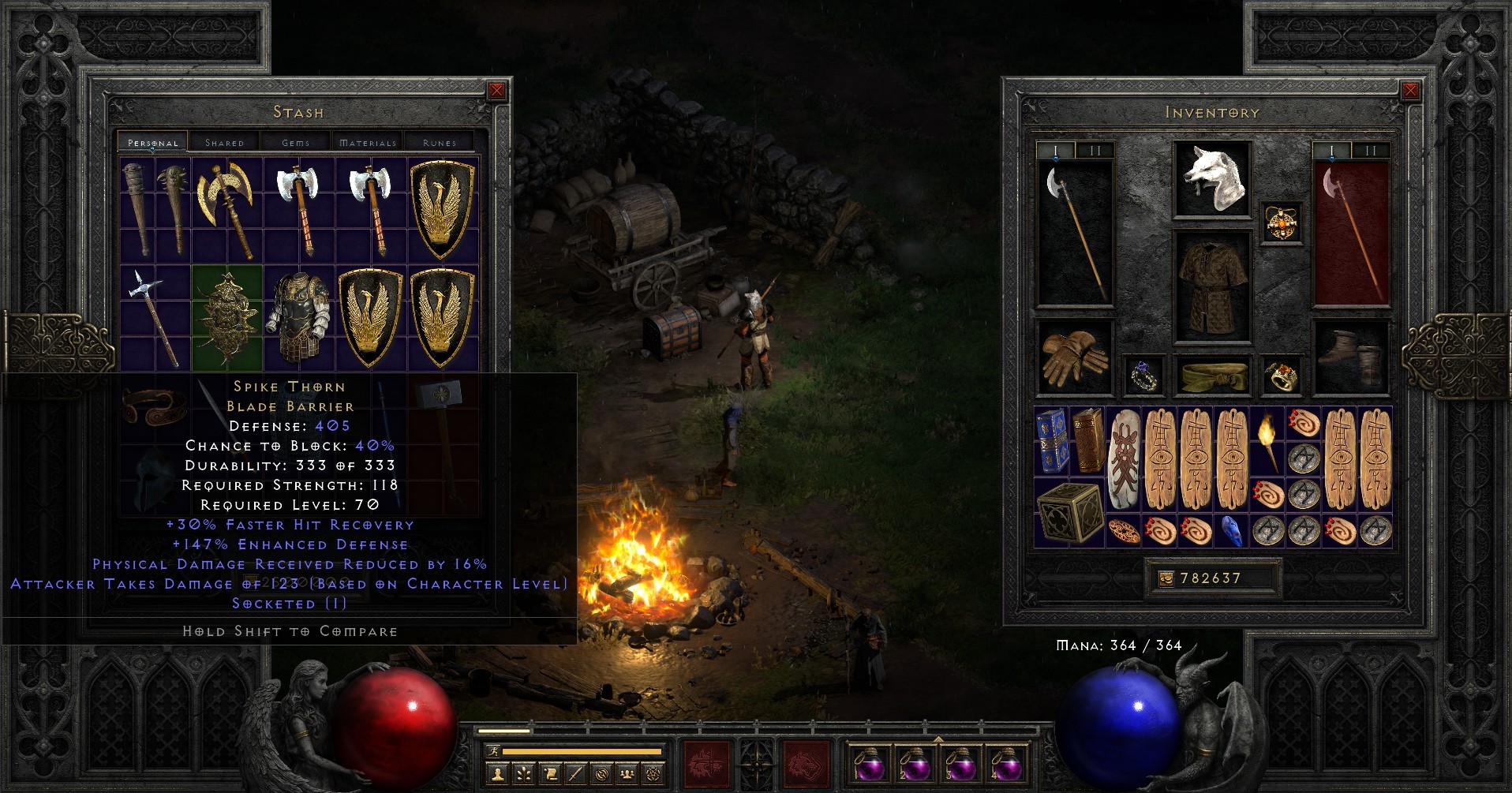Open the Party screen icon

click(627, 774)
